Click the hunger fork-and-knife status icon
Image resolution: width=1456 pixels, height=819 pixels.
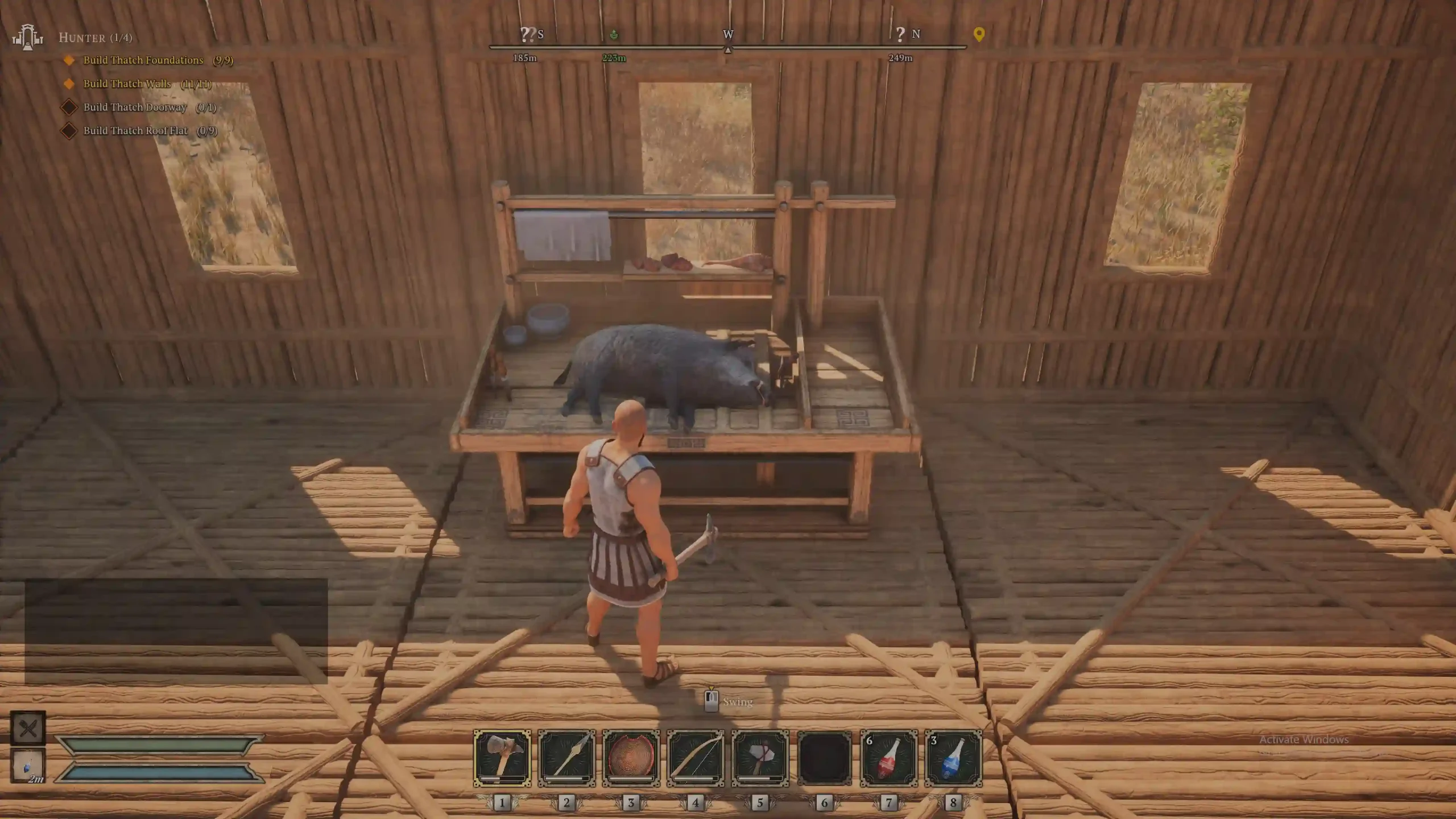pos(28,728)
